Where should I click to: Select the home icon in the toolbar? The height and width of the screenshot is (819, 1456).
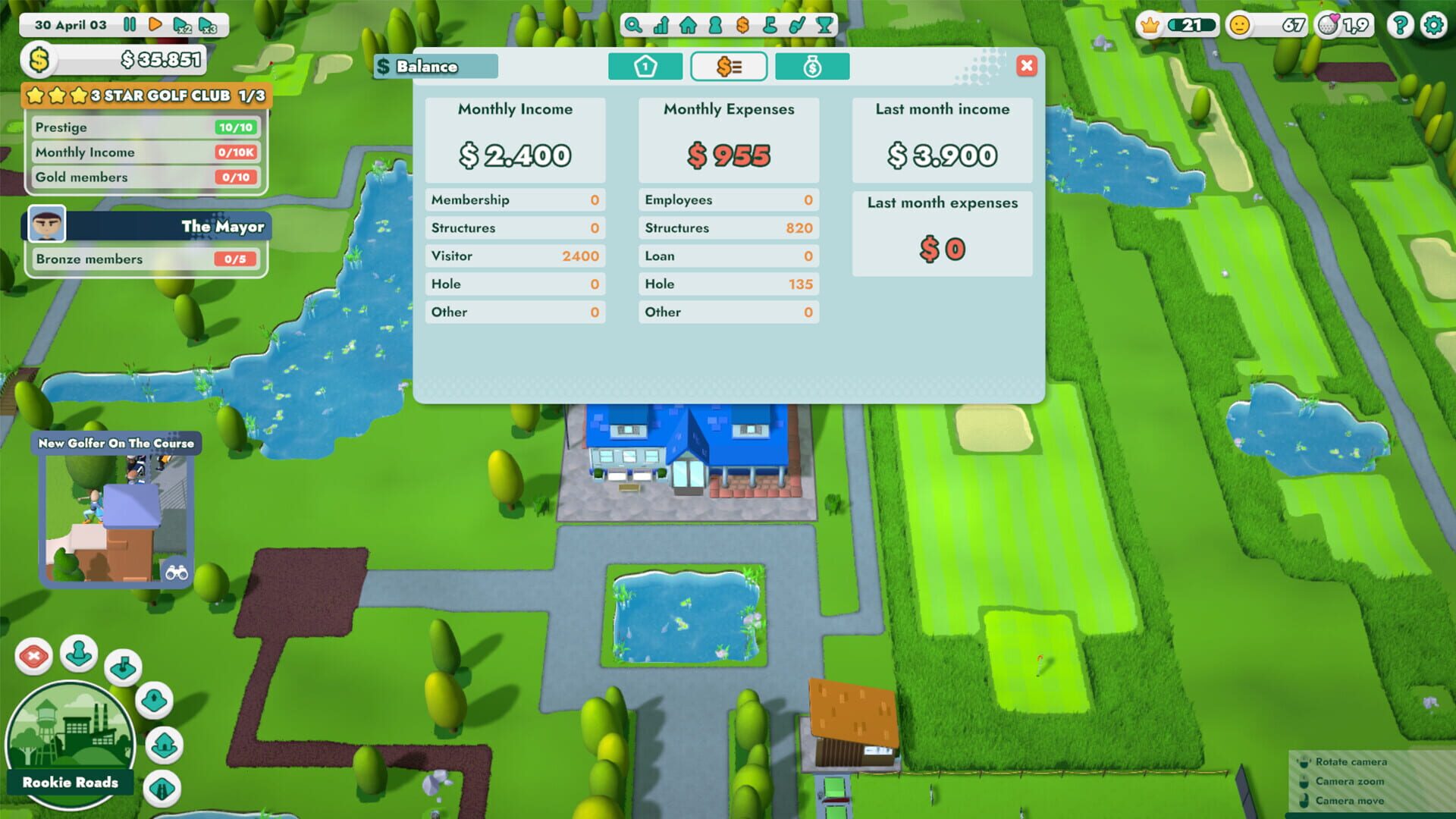tap(689, 25)
